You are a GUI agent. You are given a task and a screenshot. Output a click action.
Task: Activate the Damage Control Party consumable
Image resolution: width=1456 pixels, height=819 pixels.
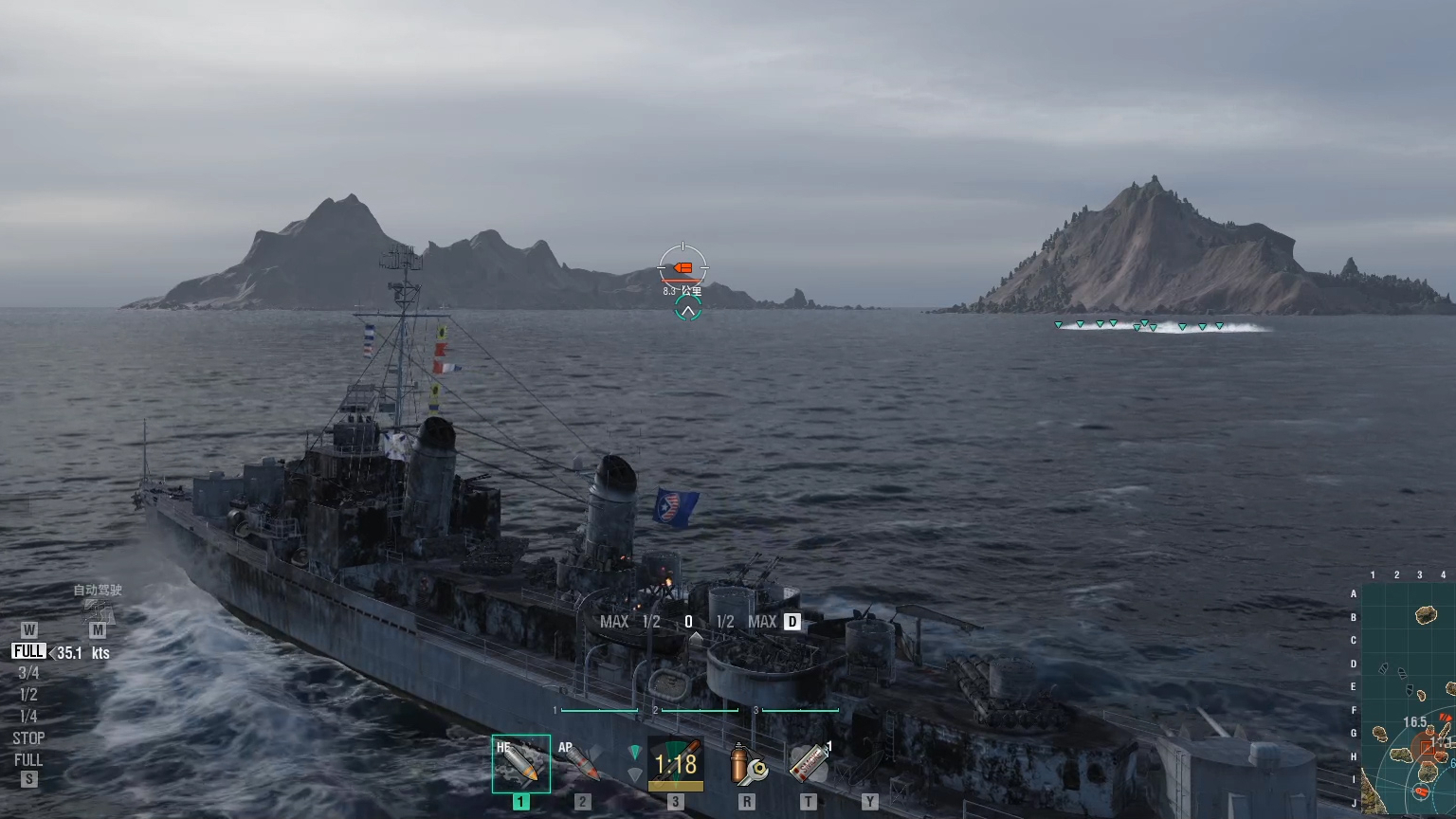coord(747,764)
